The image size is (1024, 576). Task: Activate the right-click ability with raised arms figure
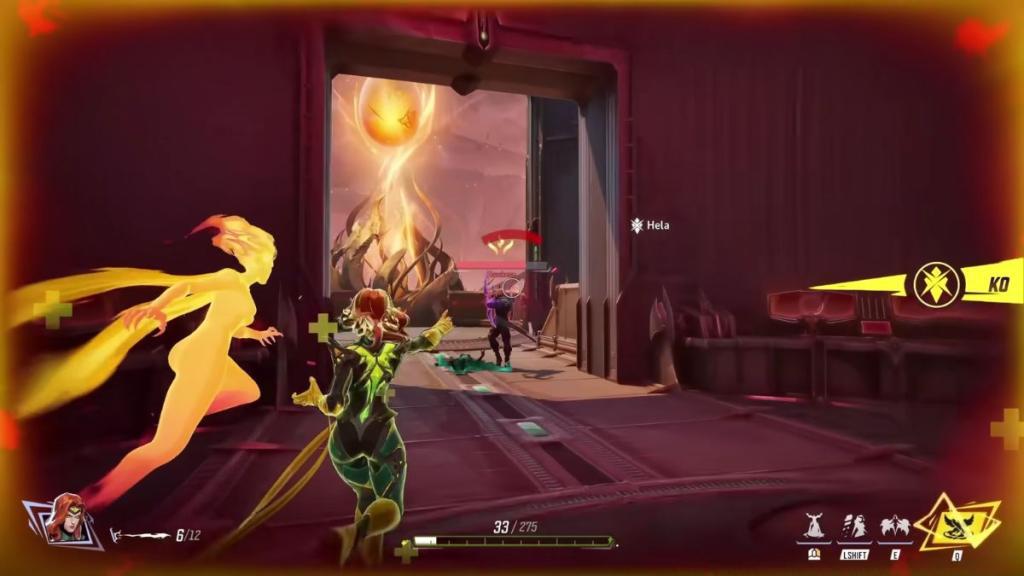click(815, 527)
